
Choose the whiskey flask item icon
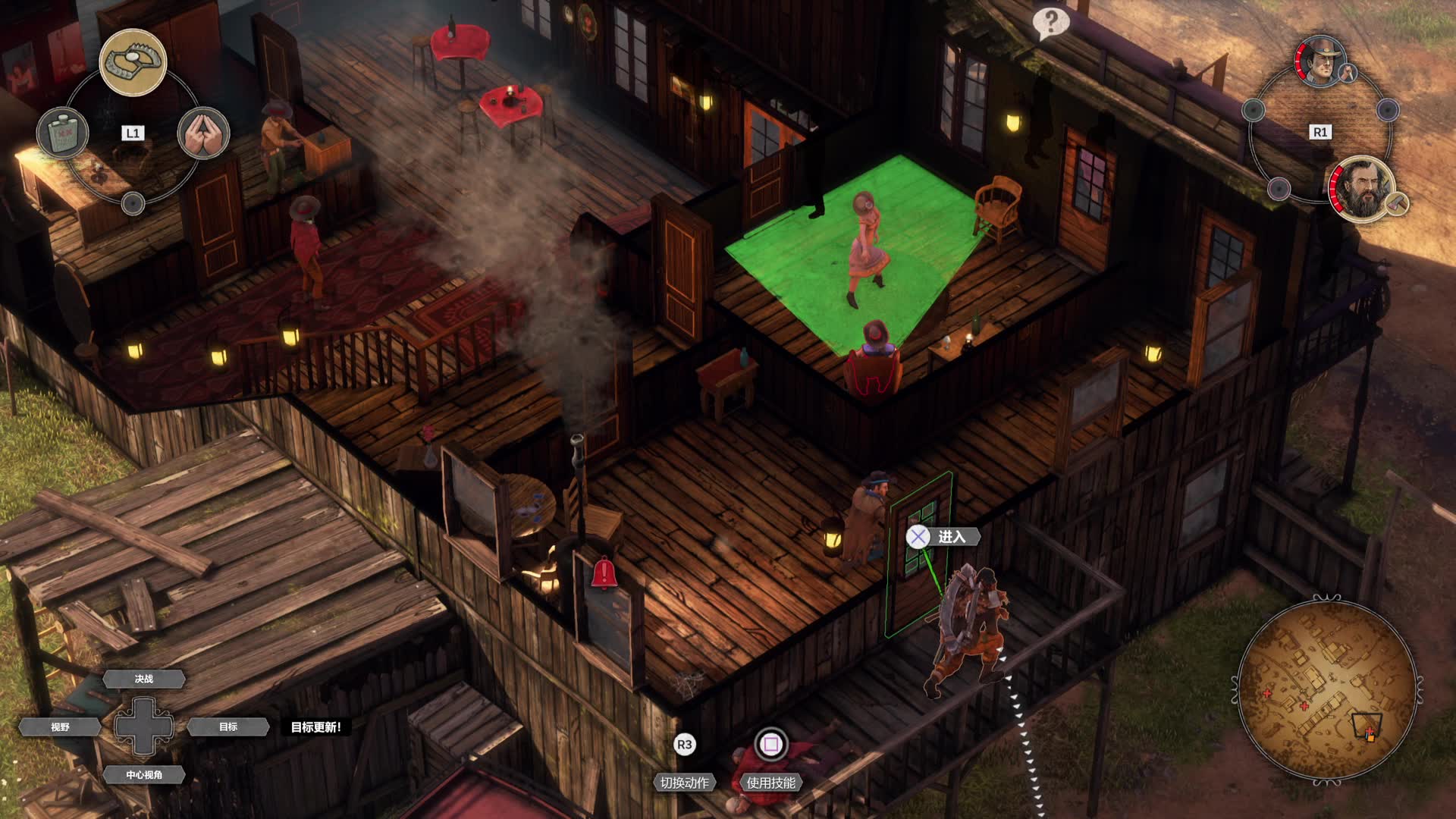[x=63, y=133]
